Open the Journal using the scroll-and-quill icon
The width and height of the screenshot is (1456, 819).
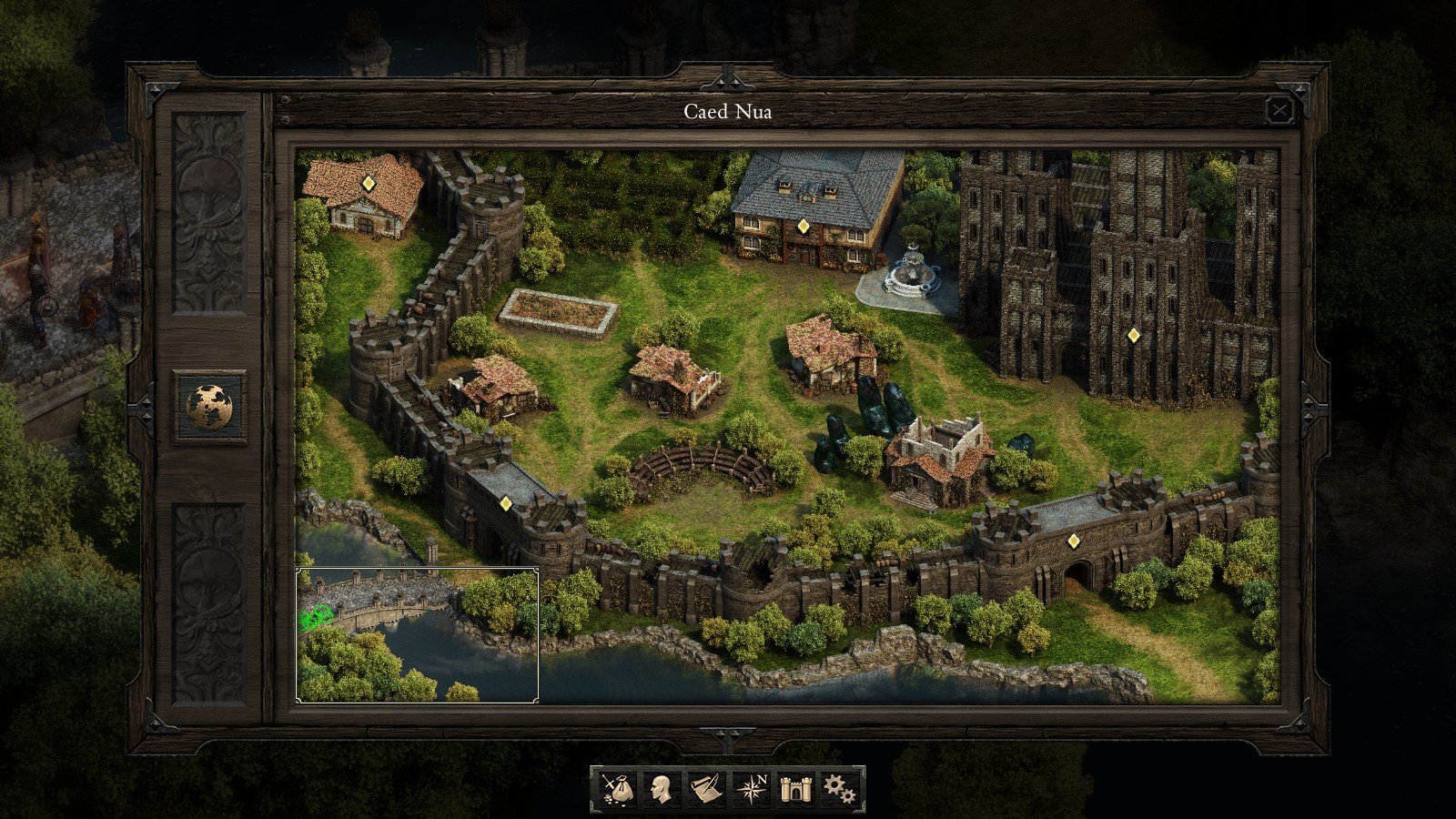coord(706,790)
